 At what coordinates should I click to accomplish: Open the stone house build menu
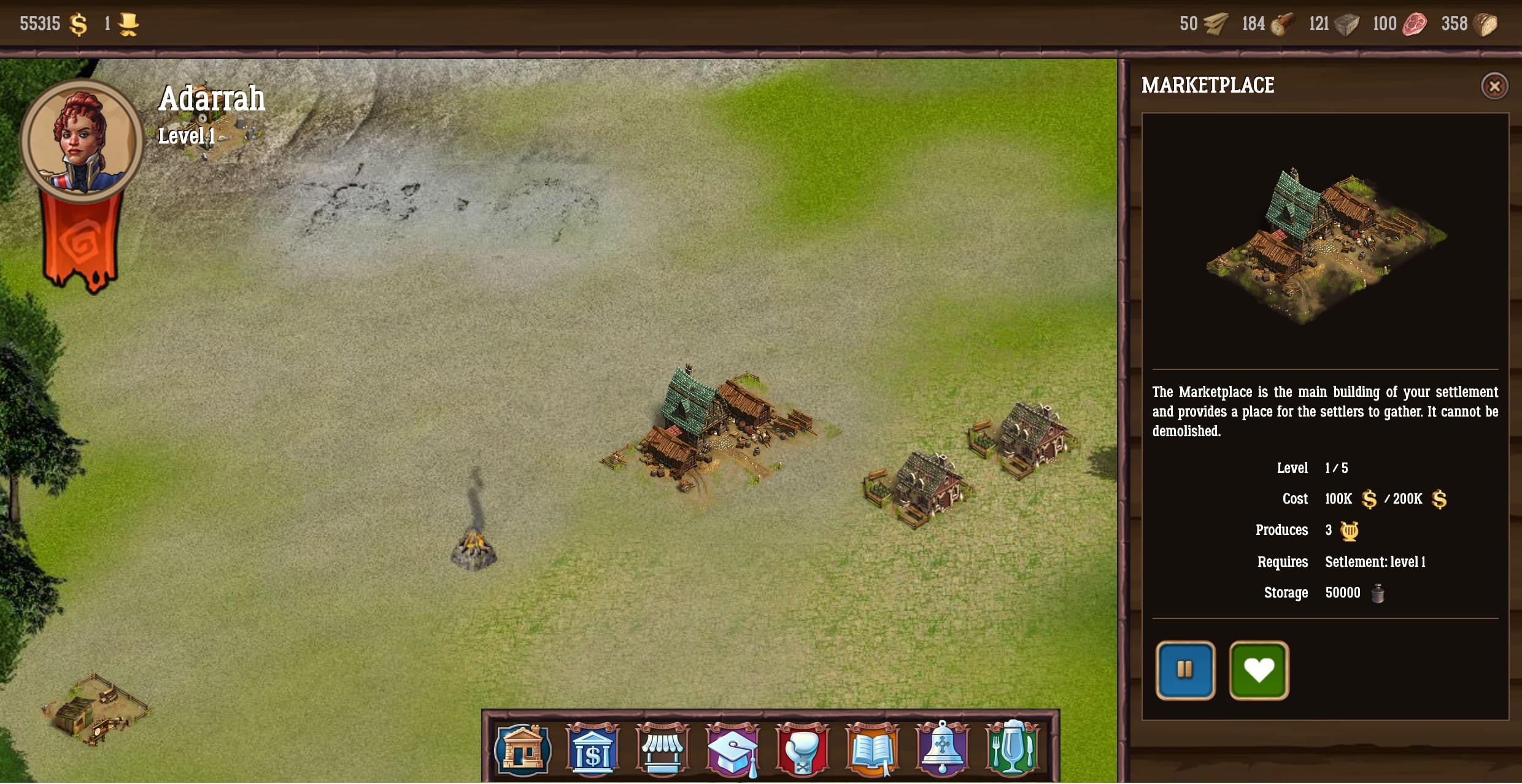(x=523, y=750)
